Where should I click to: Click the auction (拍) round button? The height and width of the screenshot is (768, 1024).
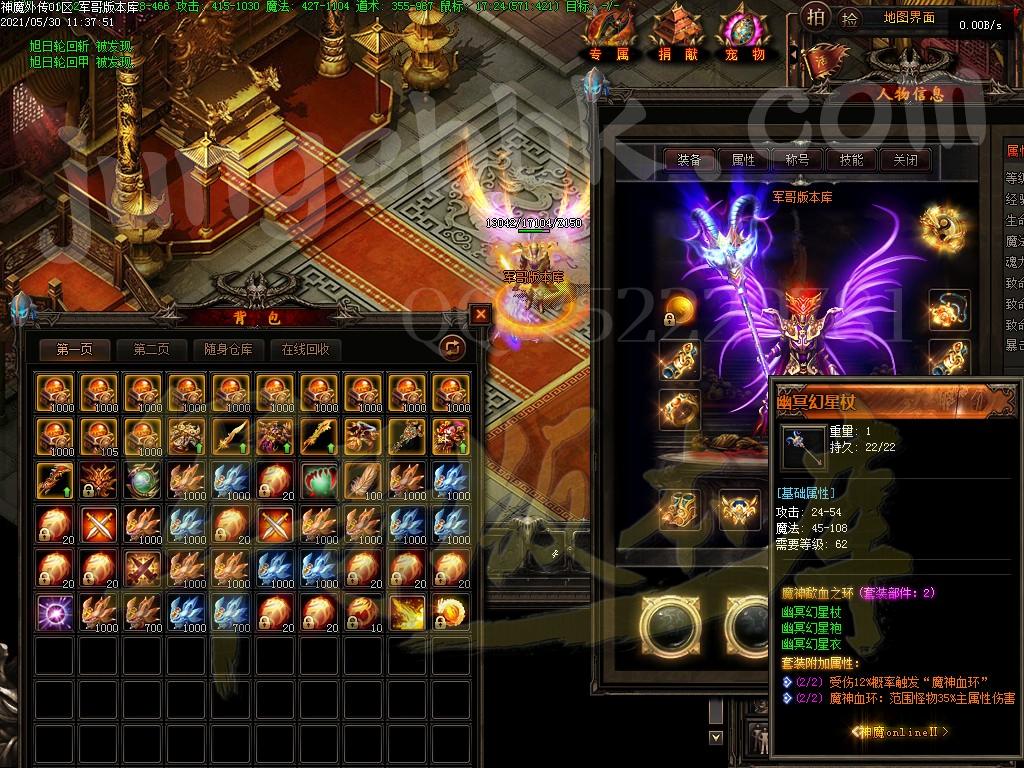point(816,17)
